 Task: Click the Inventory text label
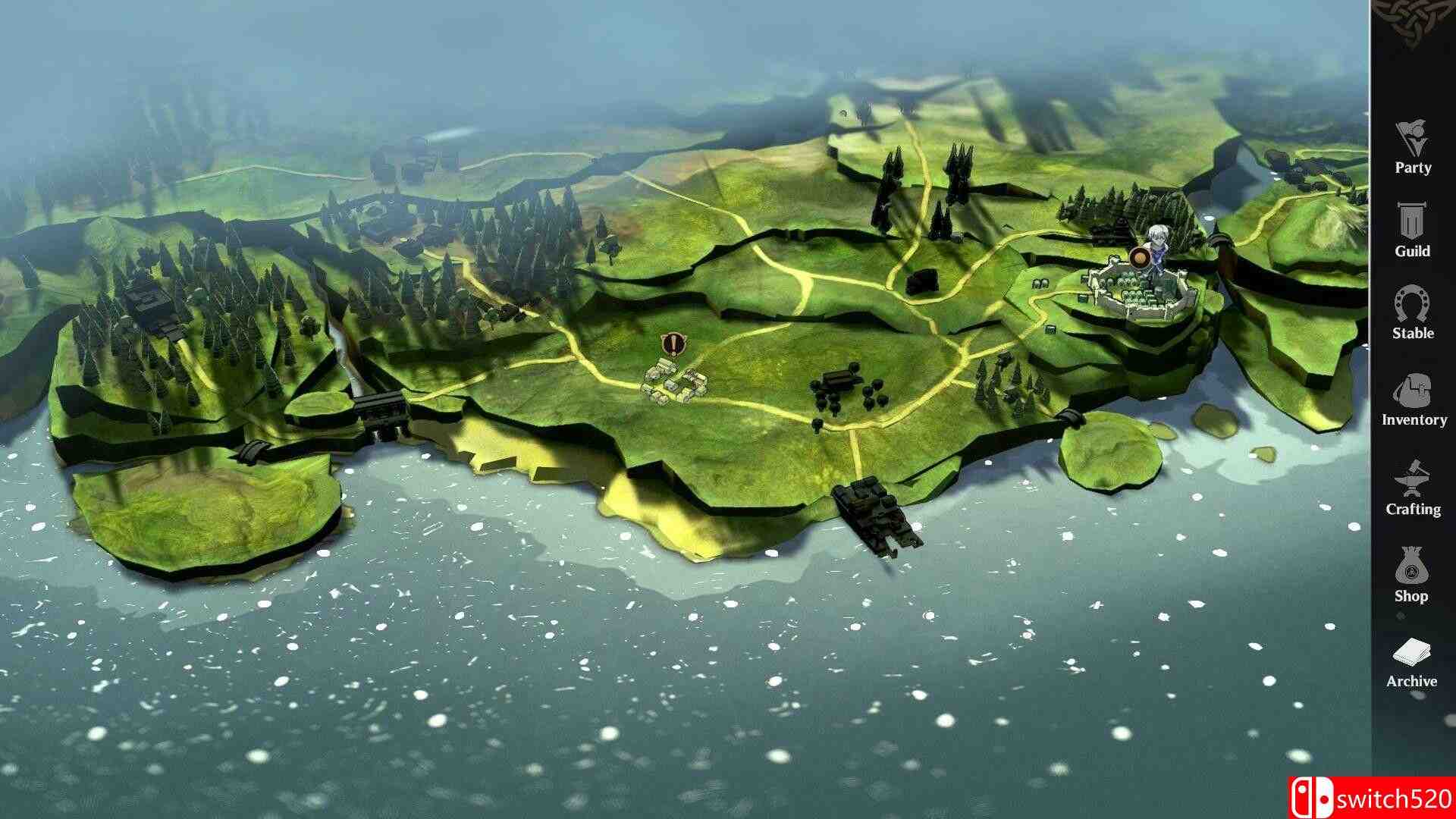coord(1412,419)
